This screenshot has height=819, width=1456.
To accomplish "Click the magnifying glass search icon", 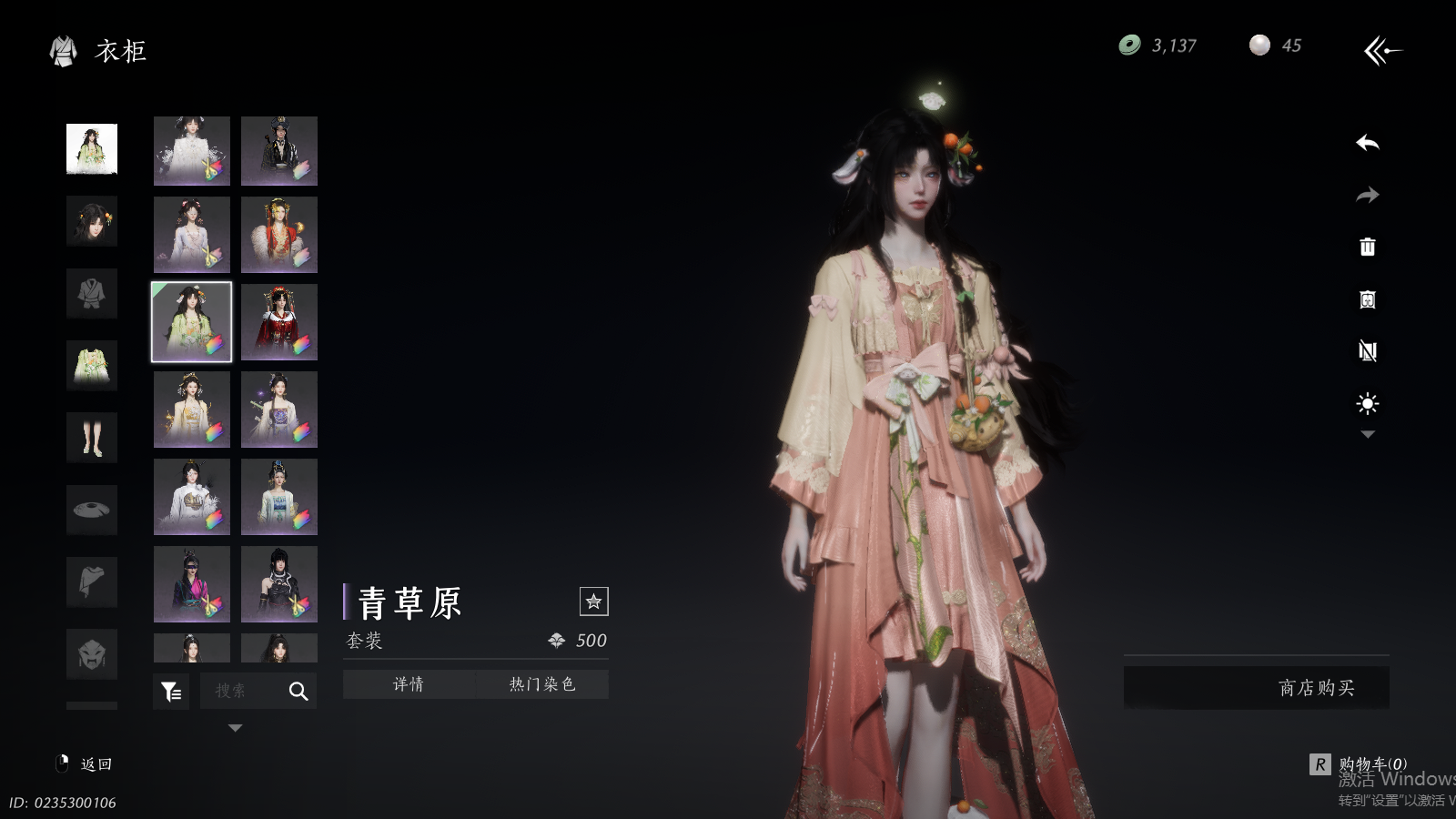I will point(298,692).
